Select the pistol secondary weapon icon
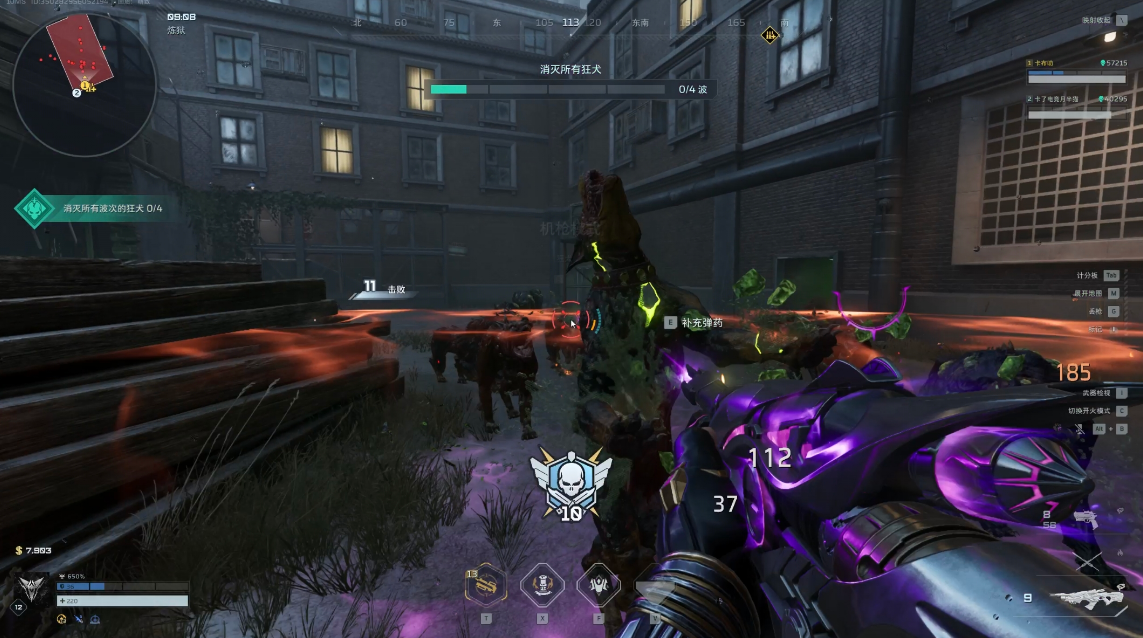1143x638 pixels. [x=1086, y=520]
